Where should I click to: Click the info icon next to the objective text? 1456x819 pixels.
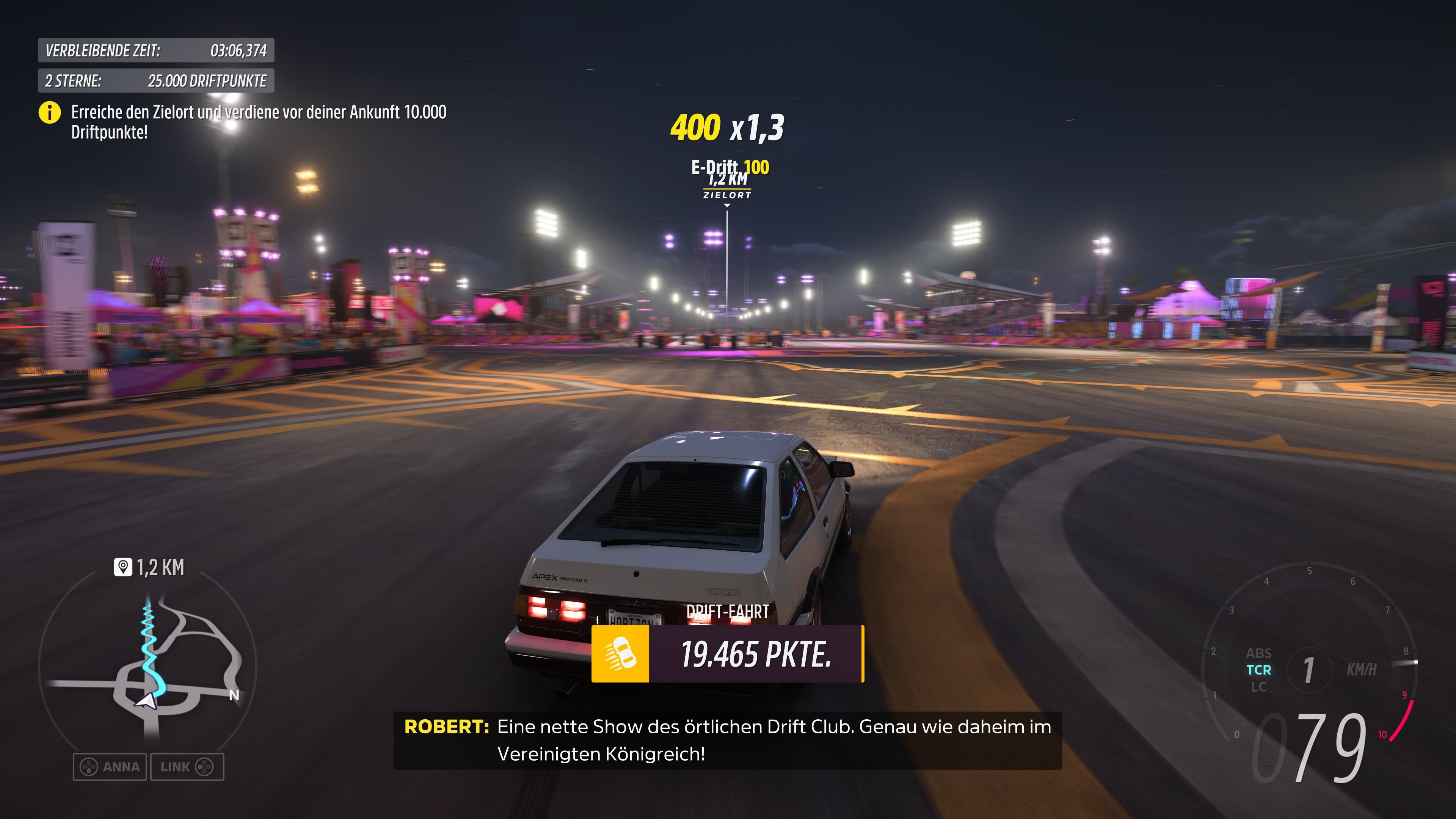(x=50, y=113)
